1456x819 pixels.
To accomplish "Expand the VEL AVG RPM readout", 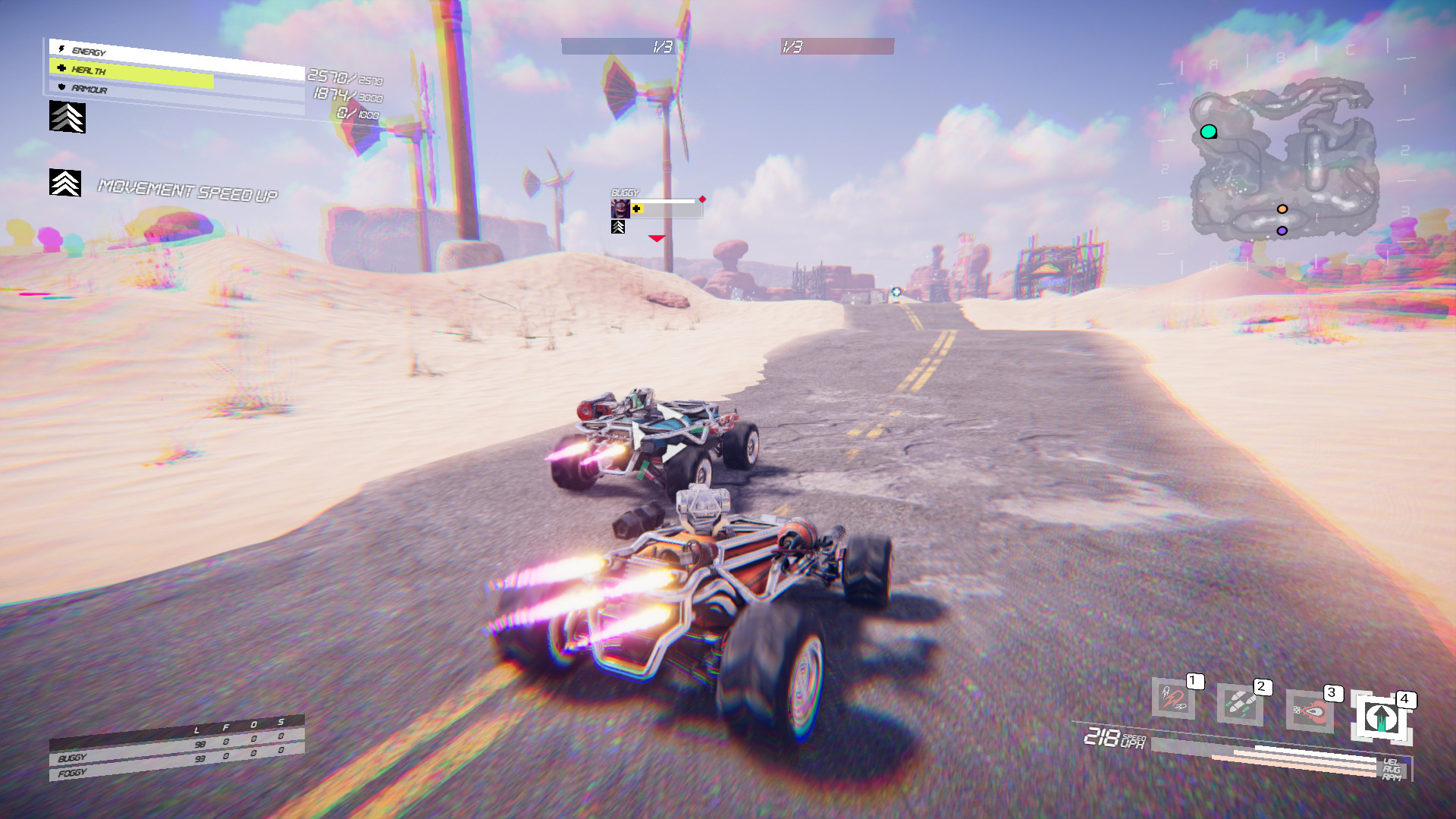I will [1392, 770].
